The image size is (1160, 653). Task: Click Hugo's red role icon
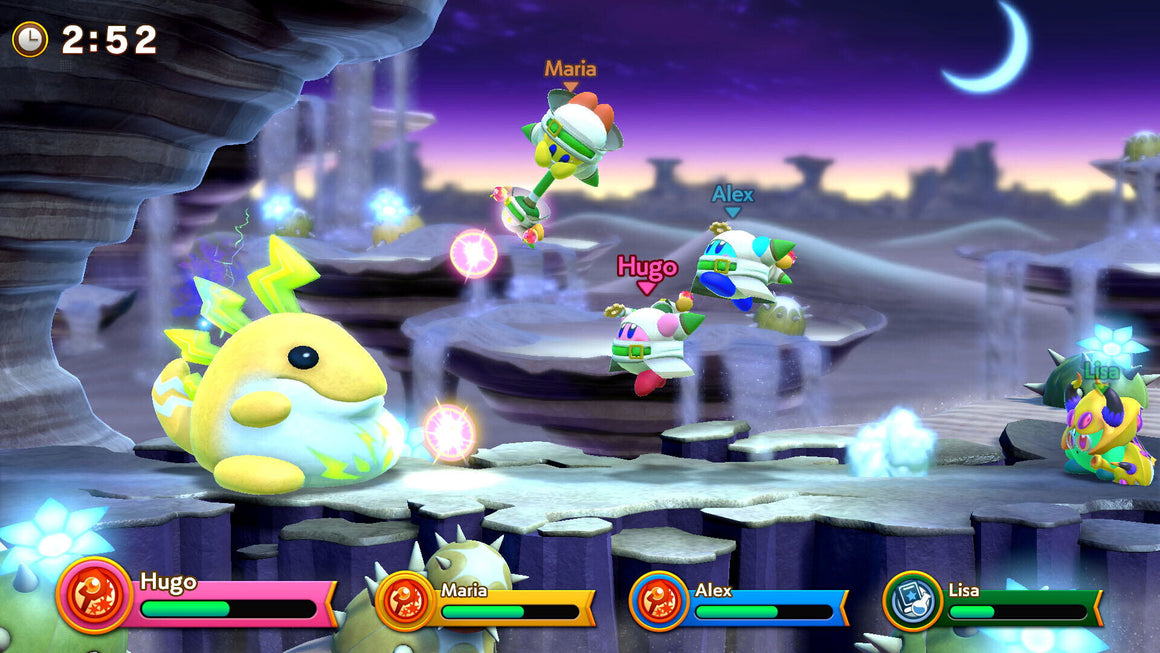95,596
